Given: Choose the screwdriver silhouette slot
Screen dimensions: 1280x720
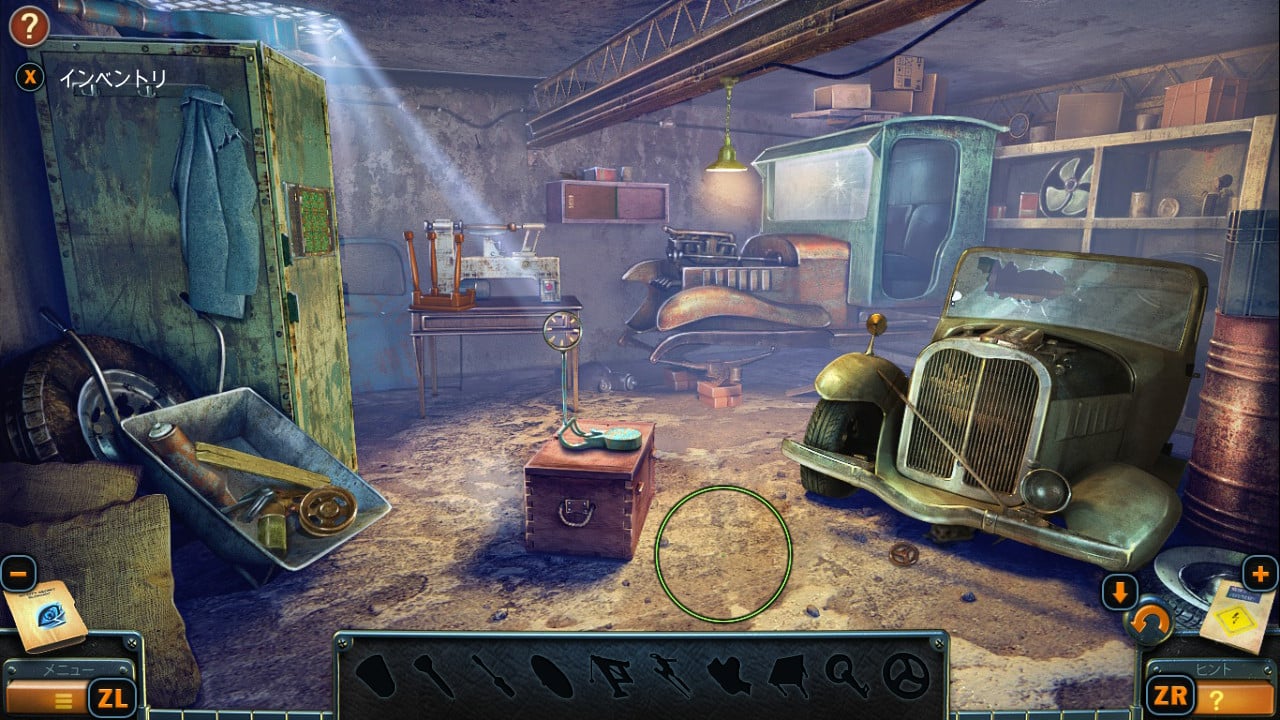Looking at the screenshot, I should (494, 676).
